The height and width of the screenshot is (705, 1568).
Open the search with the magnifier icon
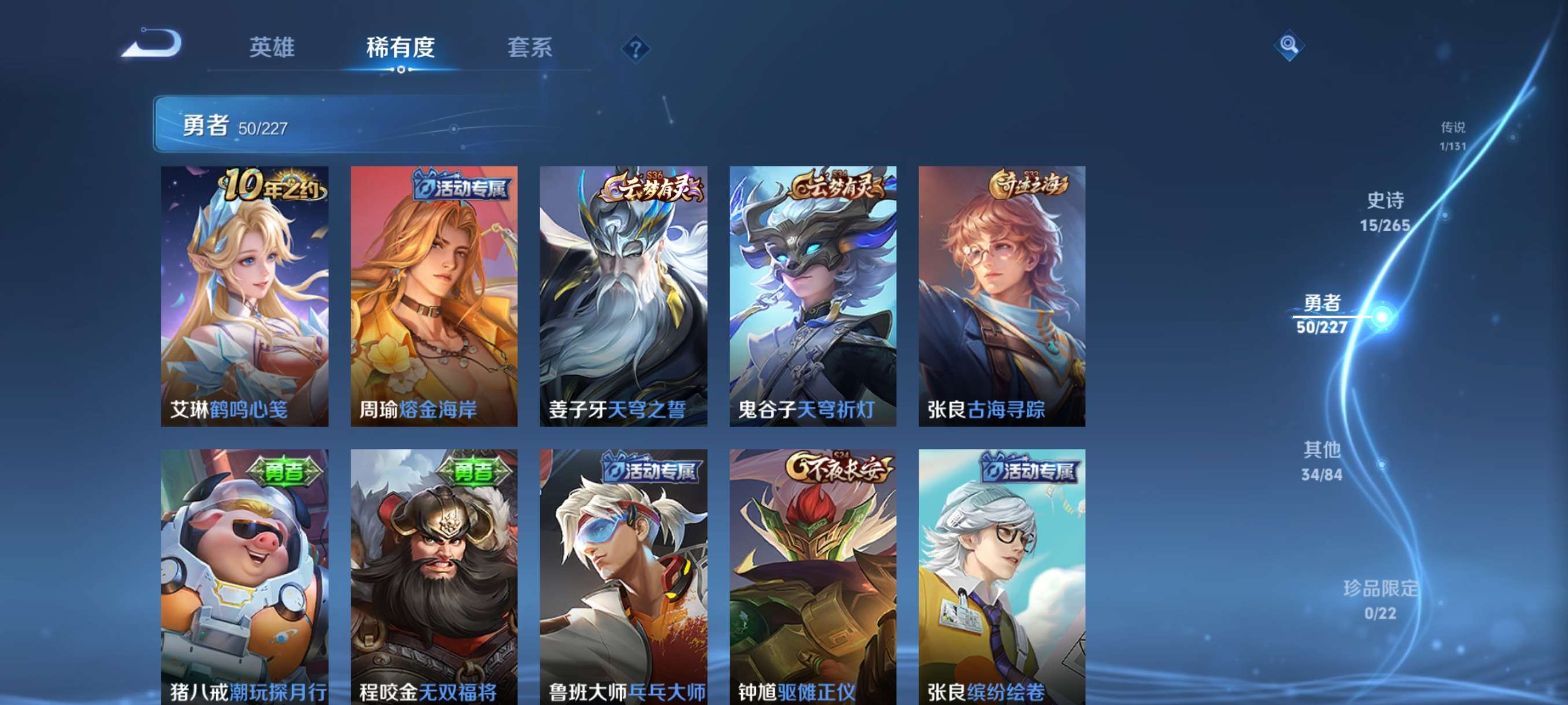click(1290, 45)
